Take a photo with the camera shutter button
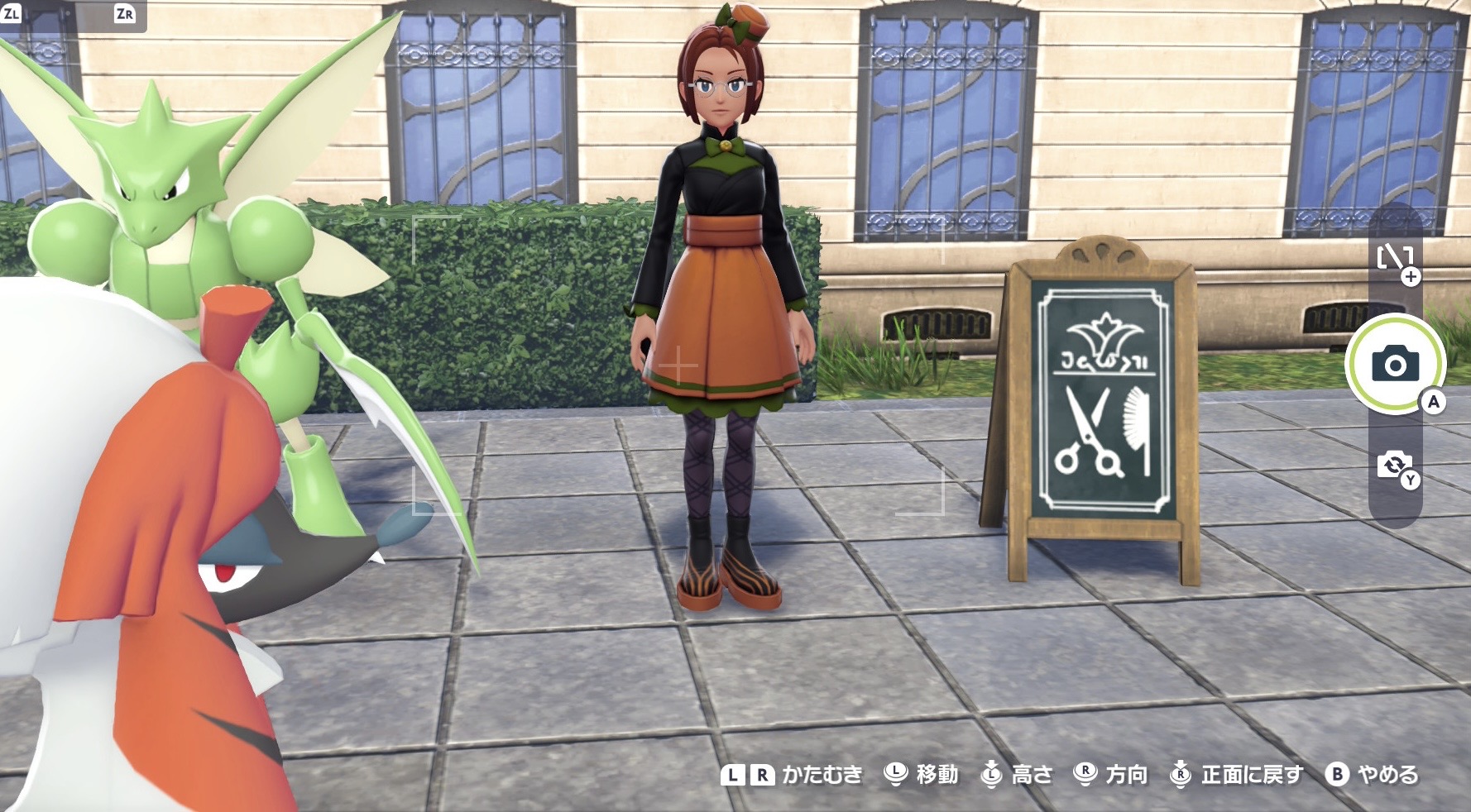 coord(1395,364)
